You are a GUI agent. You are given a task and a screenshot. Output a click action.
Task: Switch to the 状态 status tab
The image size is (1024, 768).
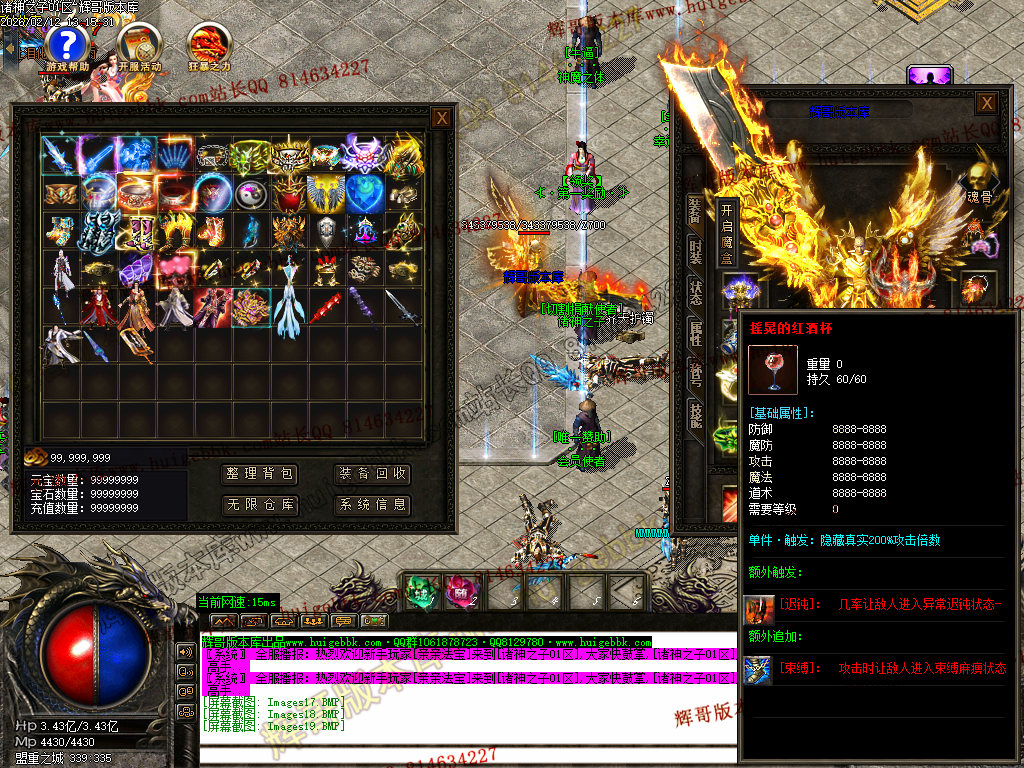click(695, 292)
